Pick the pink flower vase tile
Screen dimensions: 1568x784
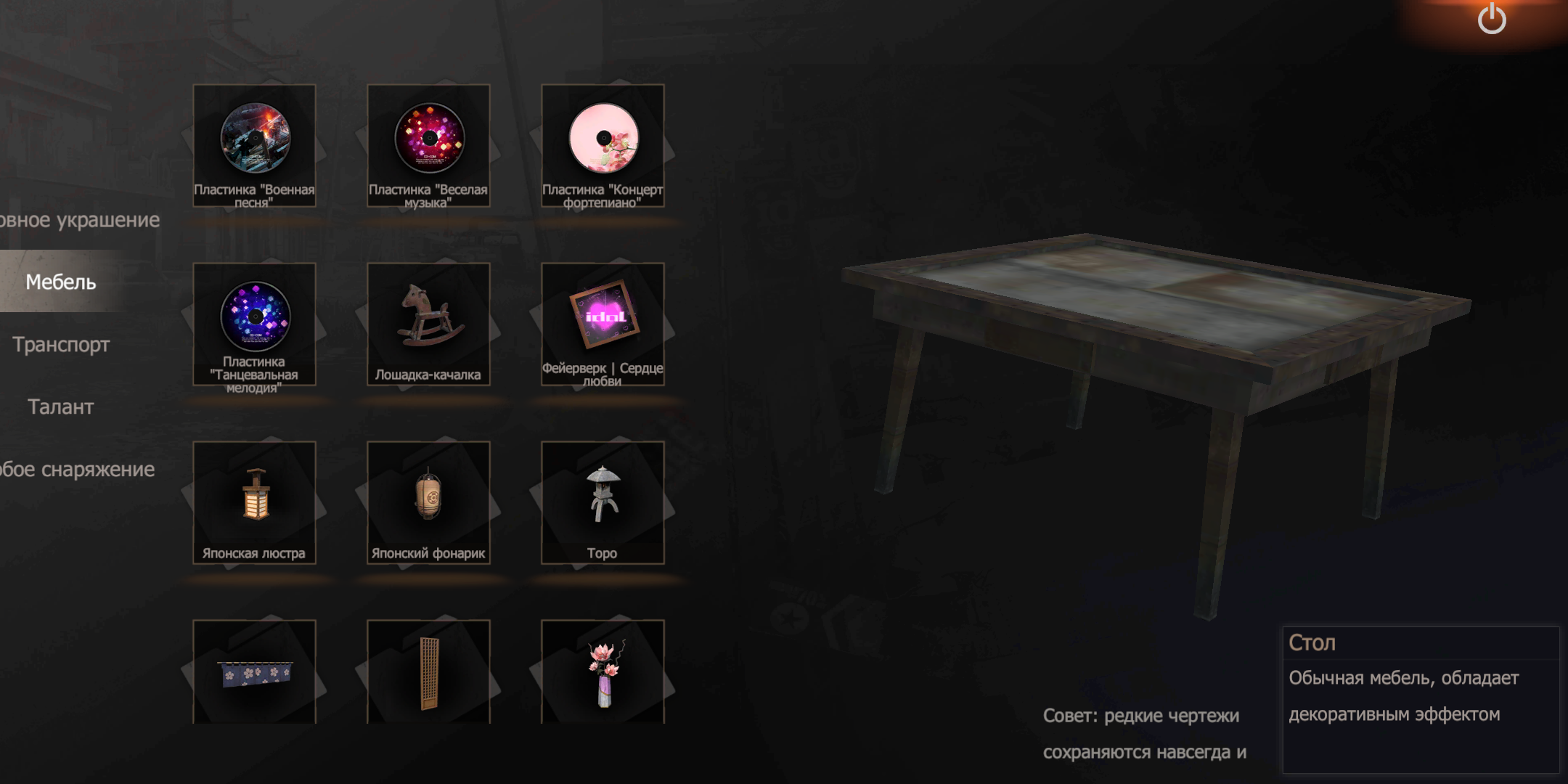(x=603, y=672)
